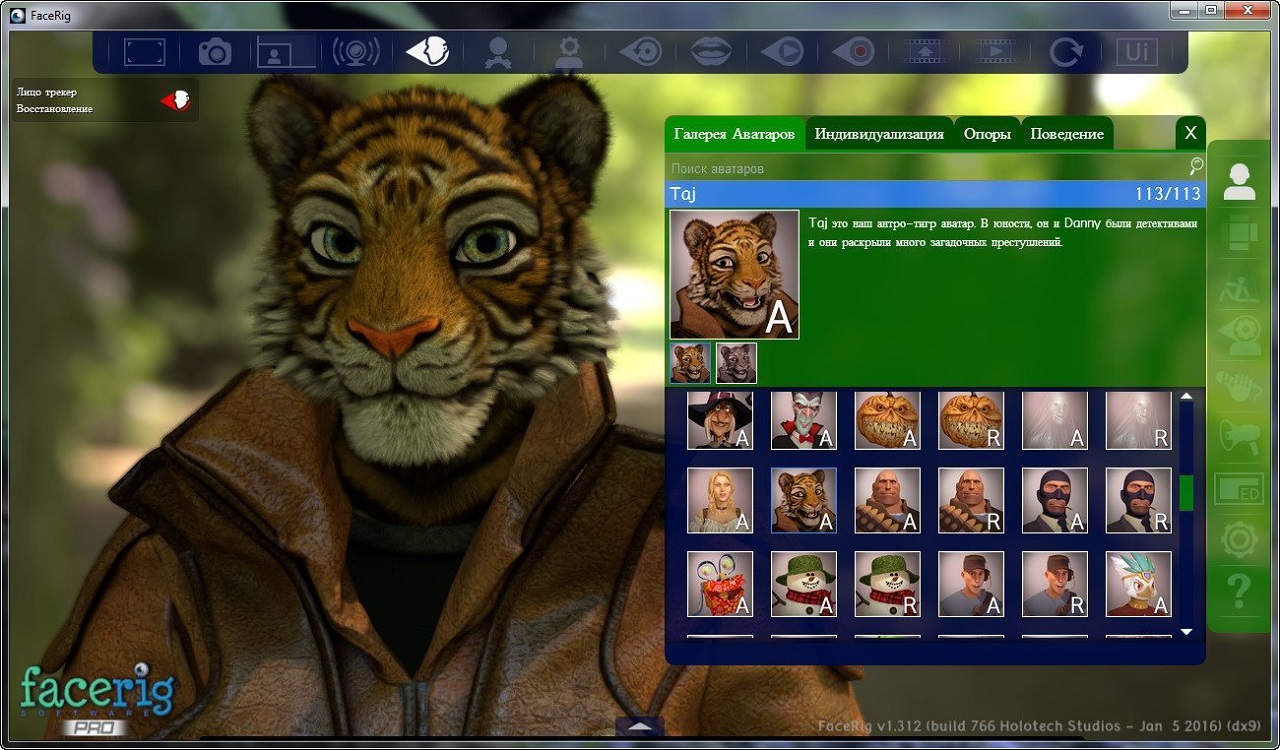Expand the bottom arrow panel handle
The image size is (1280, 750).
640,726
